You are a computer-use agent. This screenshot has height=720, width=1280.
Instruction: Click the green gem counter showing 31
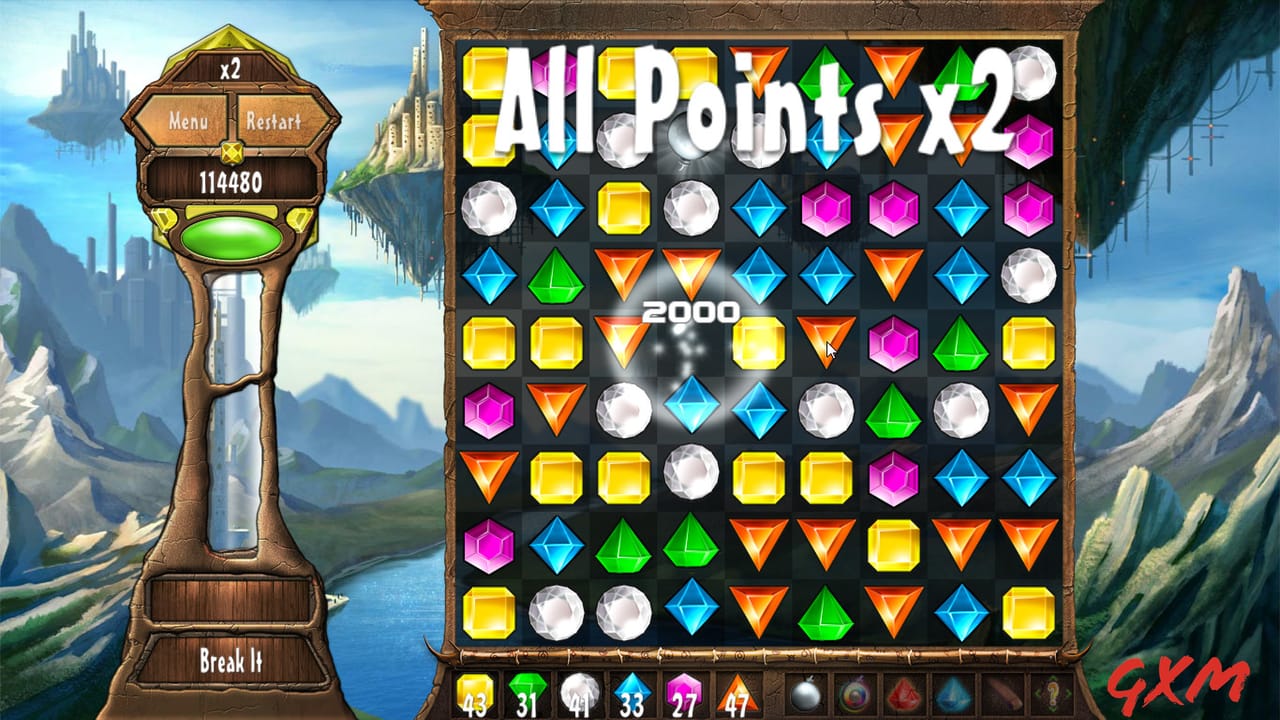point(527,694)
